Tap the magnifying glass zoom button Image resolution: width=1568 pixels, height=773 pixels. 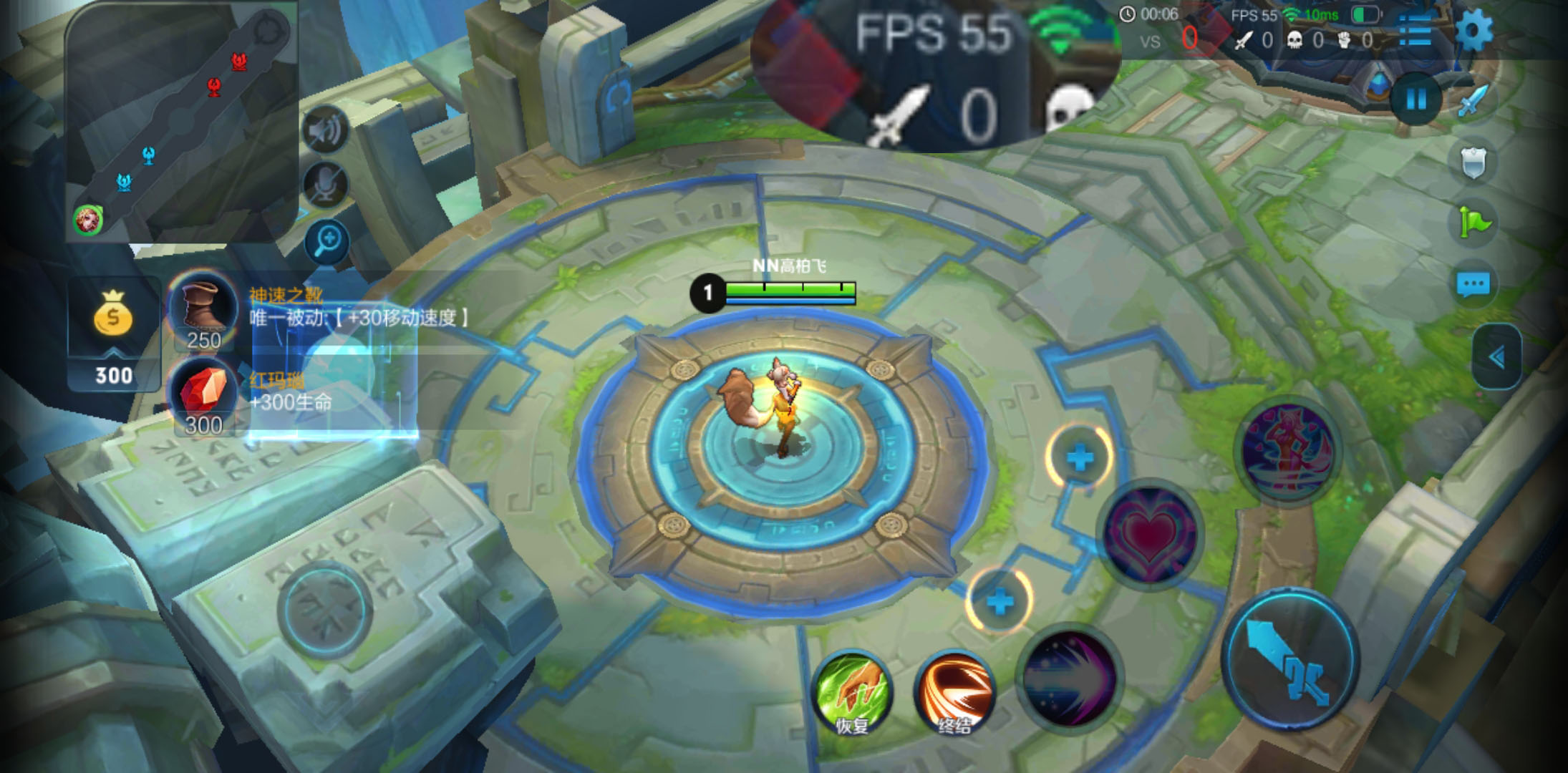(327, 241)
